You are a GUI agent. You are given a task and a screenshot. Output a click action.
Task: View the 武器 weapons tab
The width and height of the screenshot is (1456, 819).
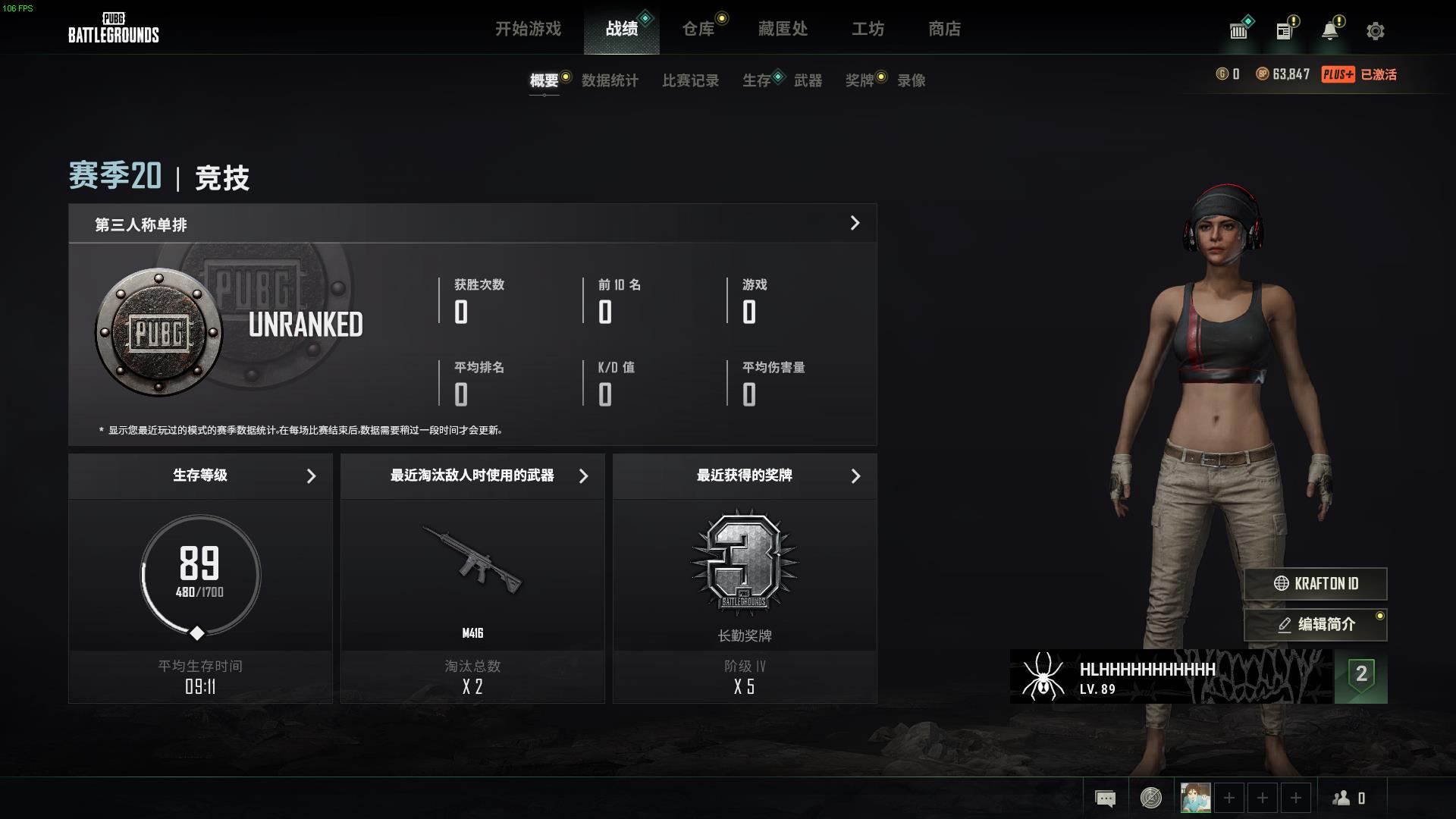point(808,80)
